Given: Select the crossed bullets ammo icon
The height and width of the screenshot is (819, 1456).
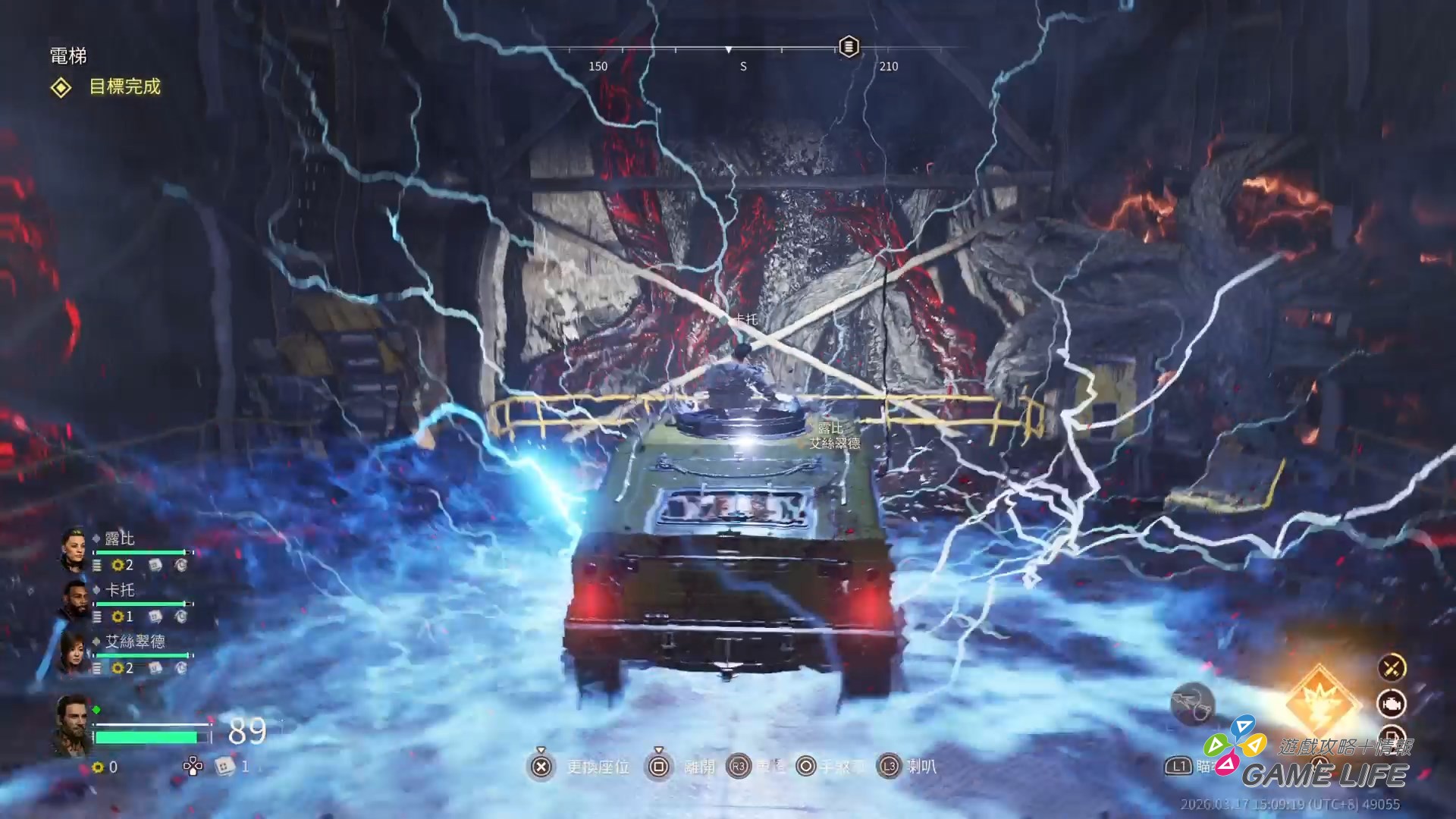Looking at the screenshot, I should tap(1394, 667).
